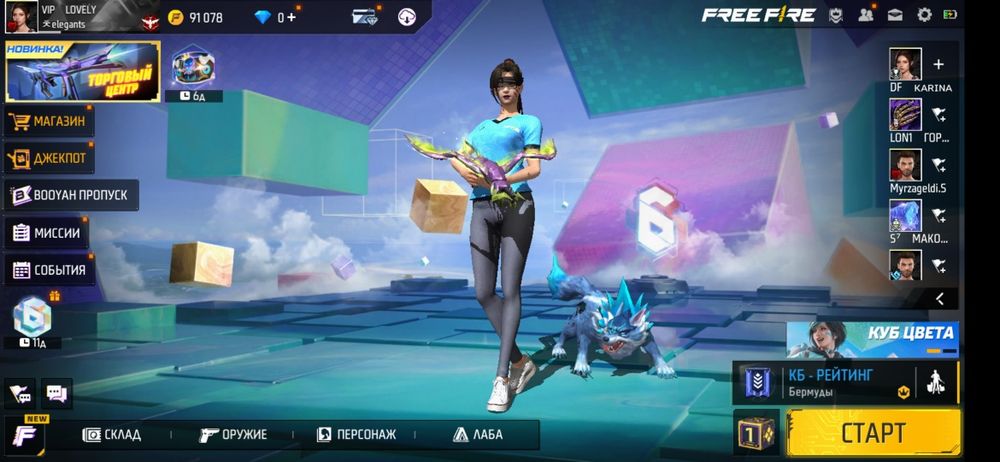Viewport: 1000px width, 462px height.
Task: Collapse the friends side panel arrow
Action: click(x=940, y=298)
